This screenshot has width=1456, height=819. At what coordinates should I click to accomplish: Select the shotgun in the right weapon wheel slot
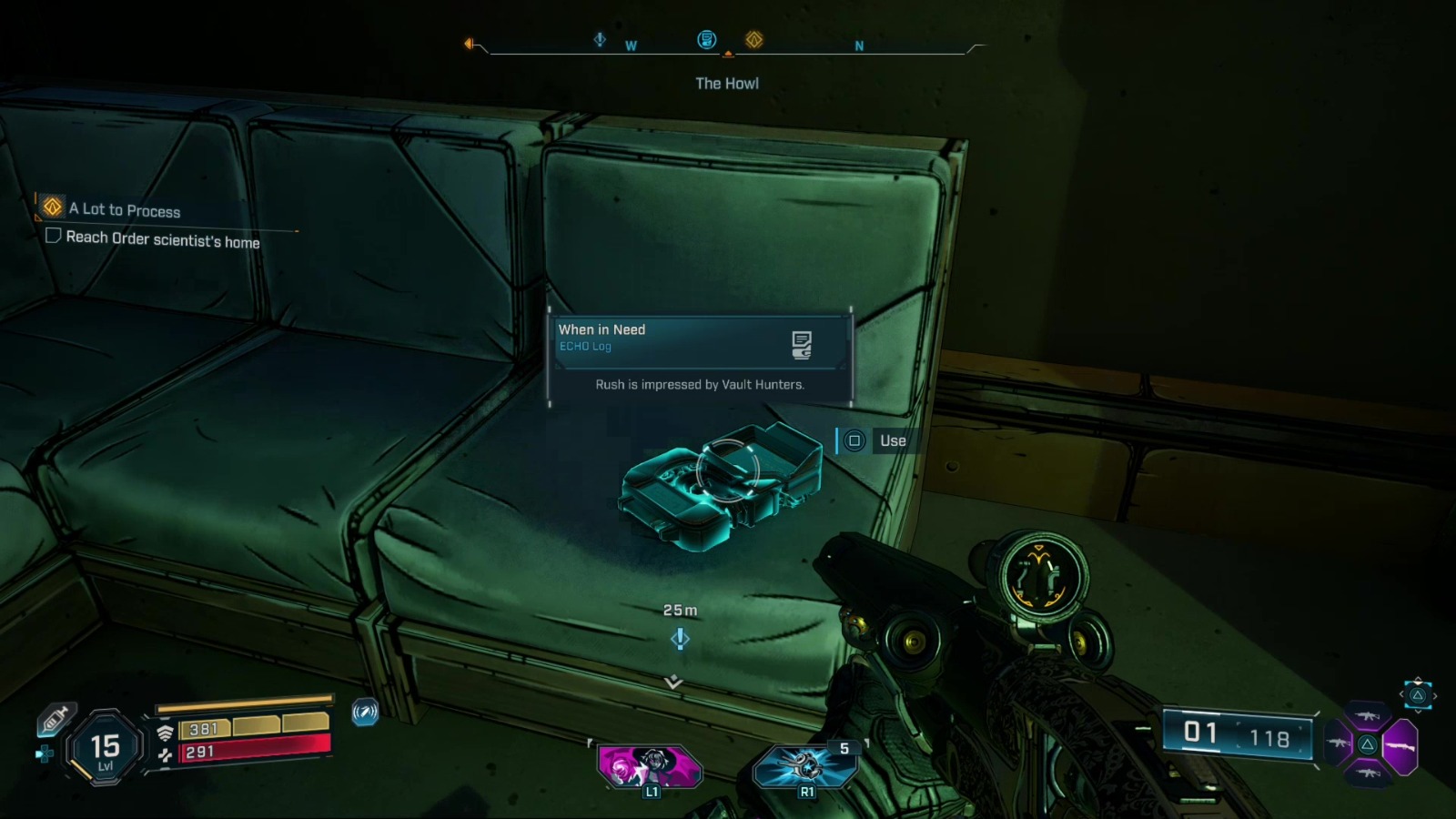tap(1400, 746)
